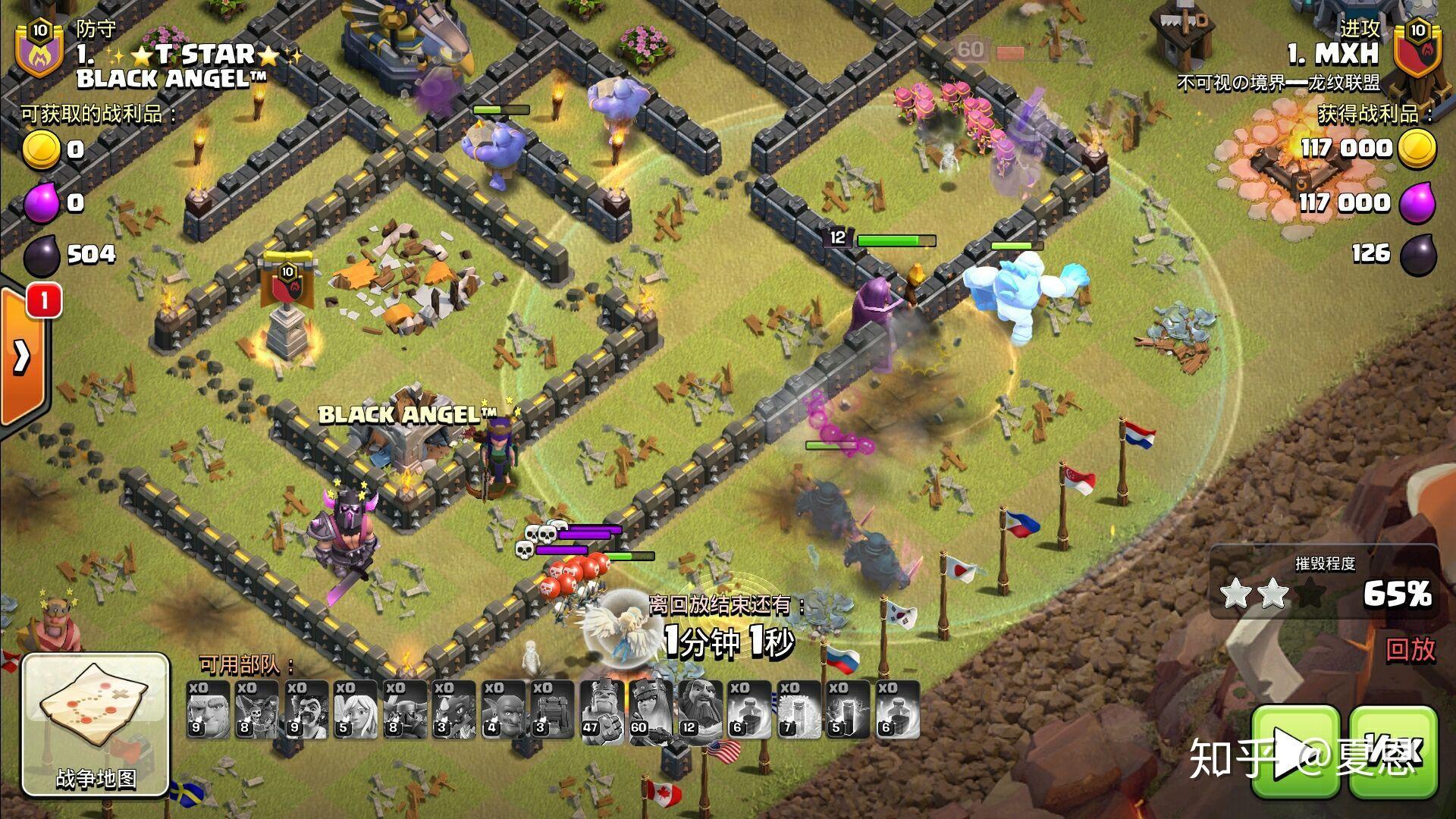The height and width of the screenshot is (819, 1456).
Task: Open the war map
Action: 96,724
